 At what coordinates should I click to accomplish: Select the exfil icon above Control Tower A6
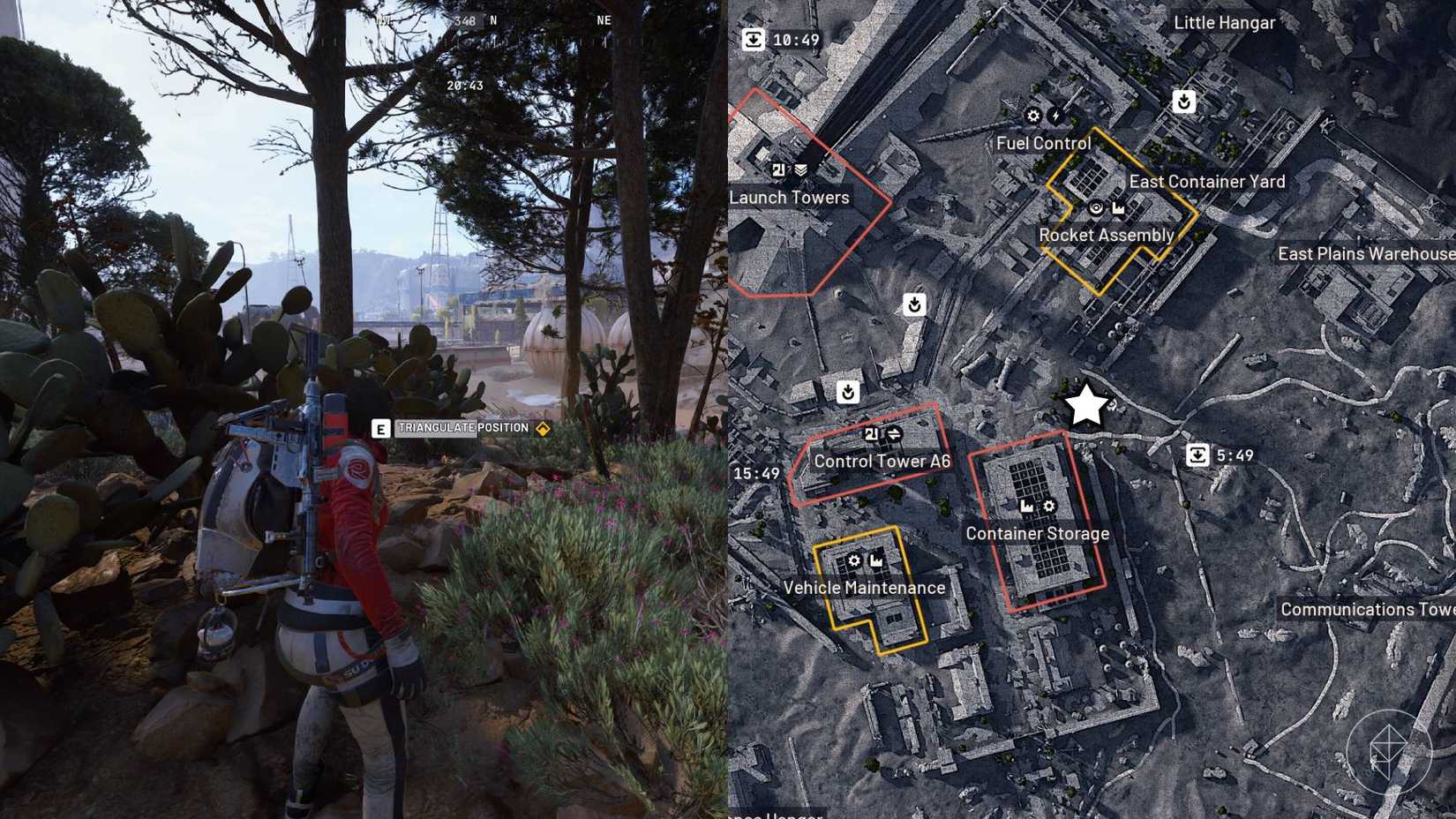point(848,391)
